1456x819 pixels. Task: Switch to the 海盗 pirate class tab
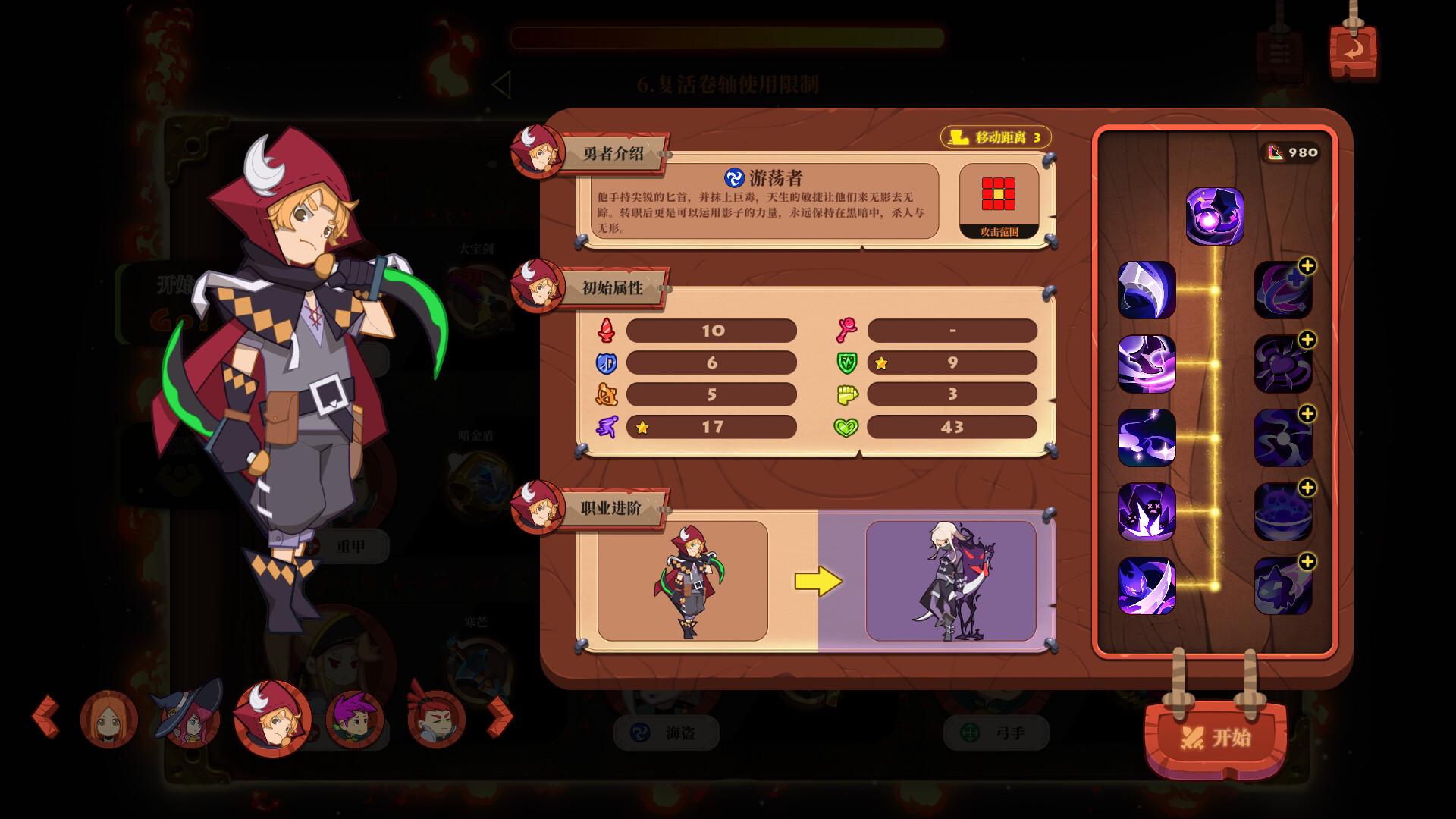(x=667, y=734)
